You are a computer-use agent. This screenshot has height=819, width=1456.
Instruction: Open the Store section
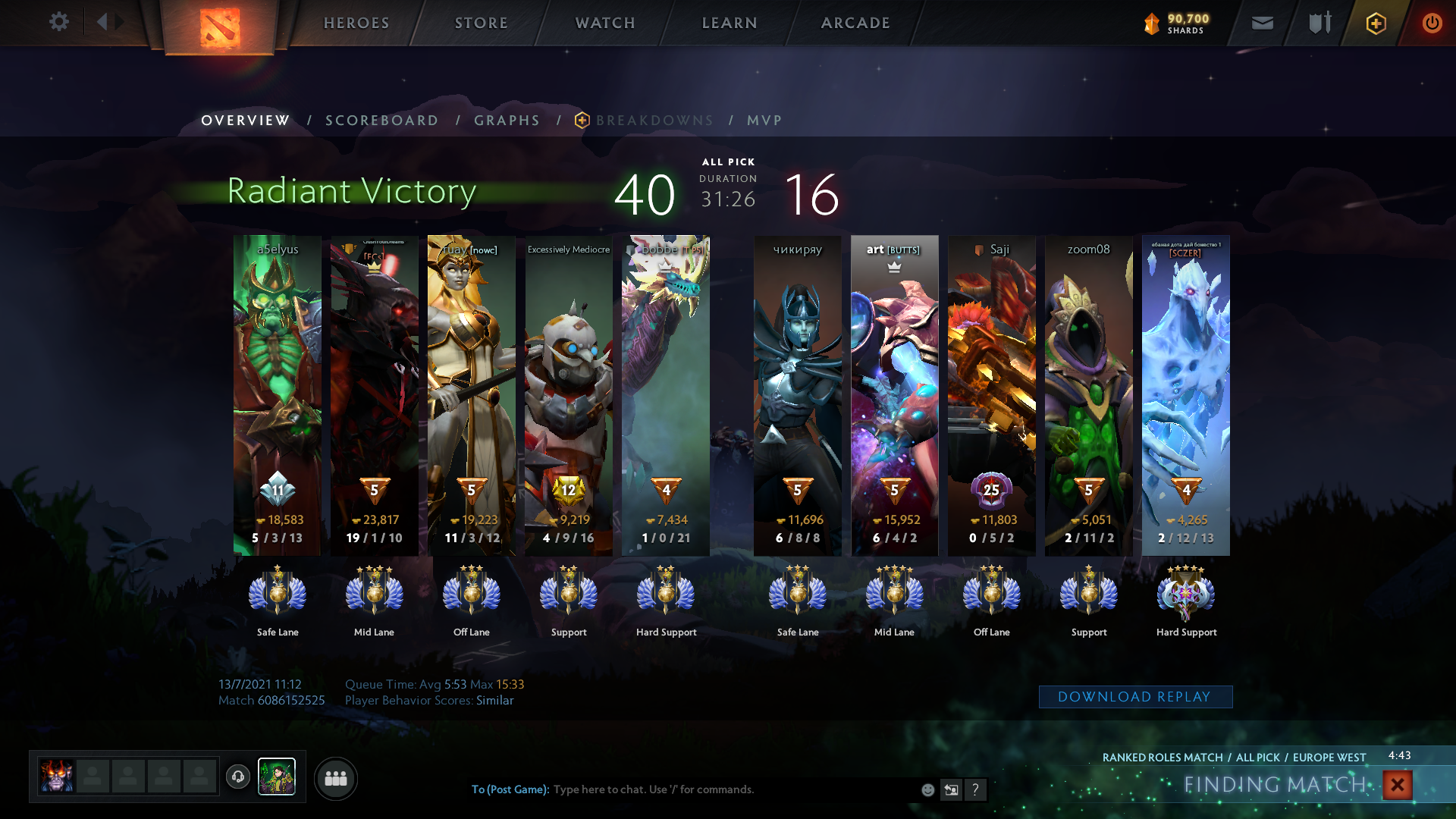[482, 23]
